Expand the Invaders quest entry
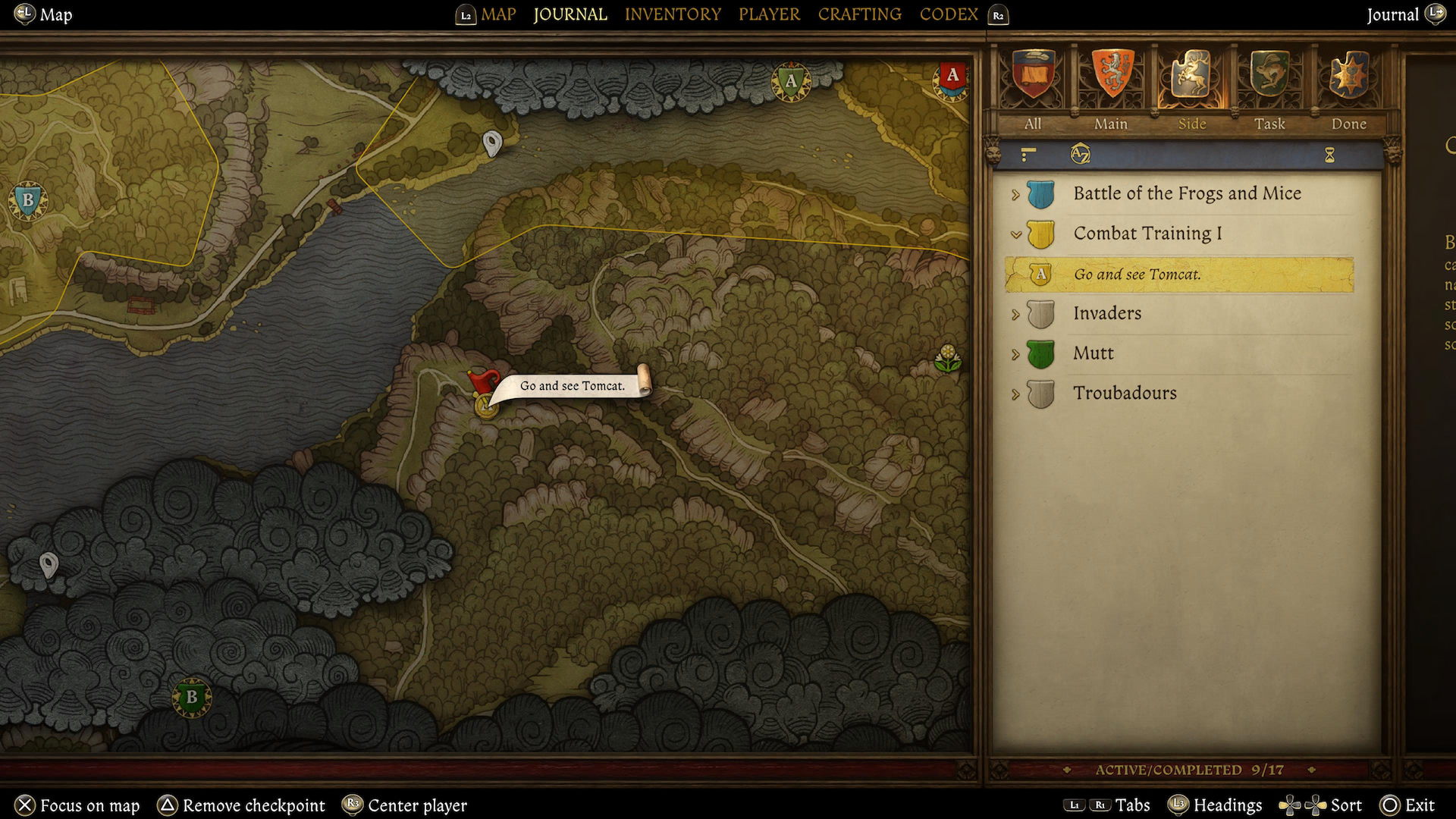Screen dimensions: 1456x819 click(1015, 313)
